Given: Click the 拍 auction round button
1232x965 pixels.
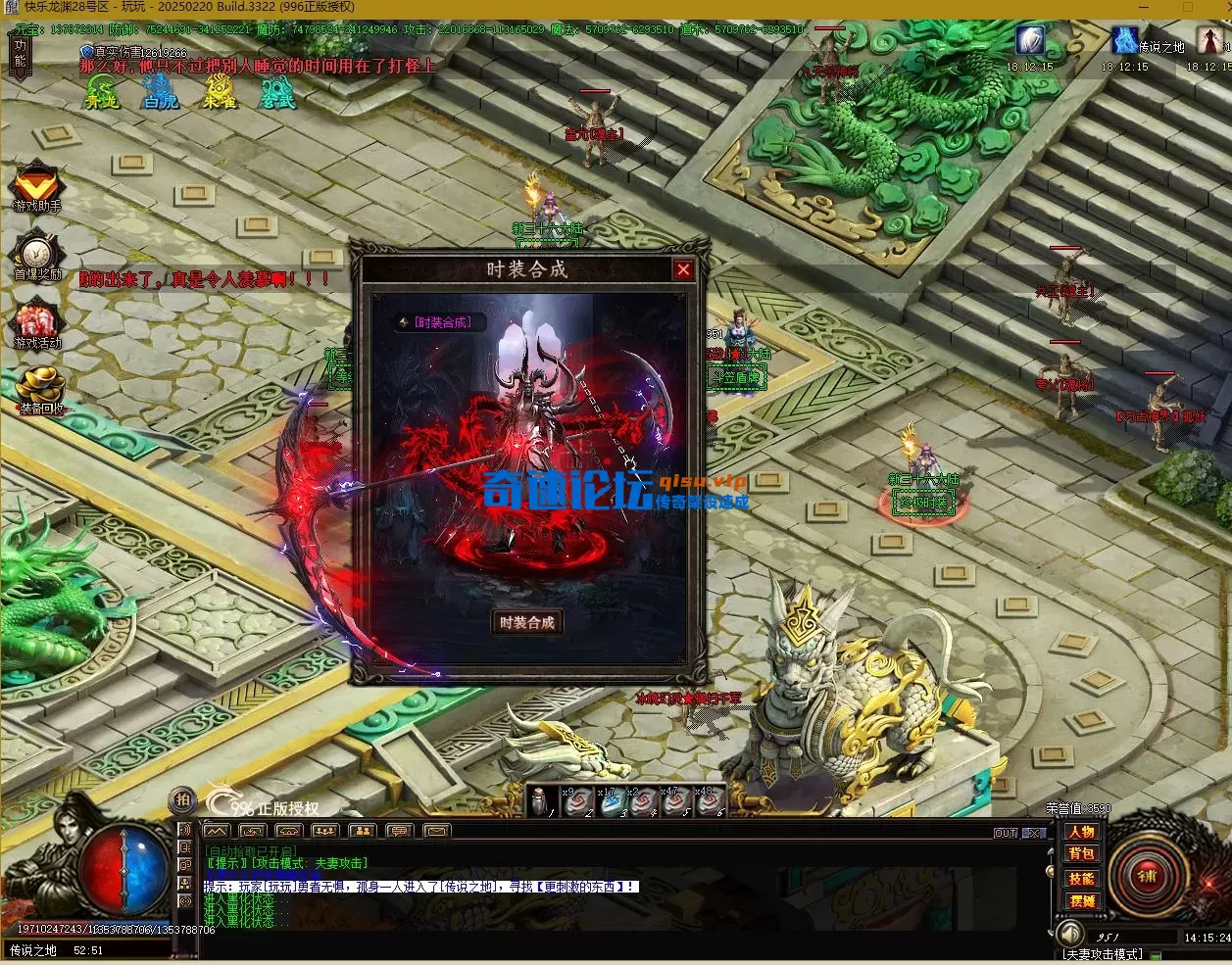Looking at the screenshot, I should coord(181,799).
